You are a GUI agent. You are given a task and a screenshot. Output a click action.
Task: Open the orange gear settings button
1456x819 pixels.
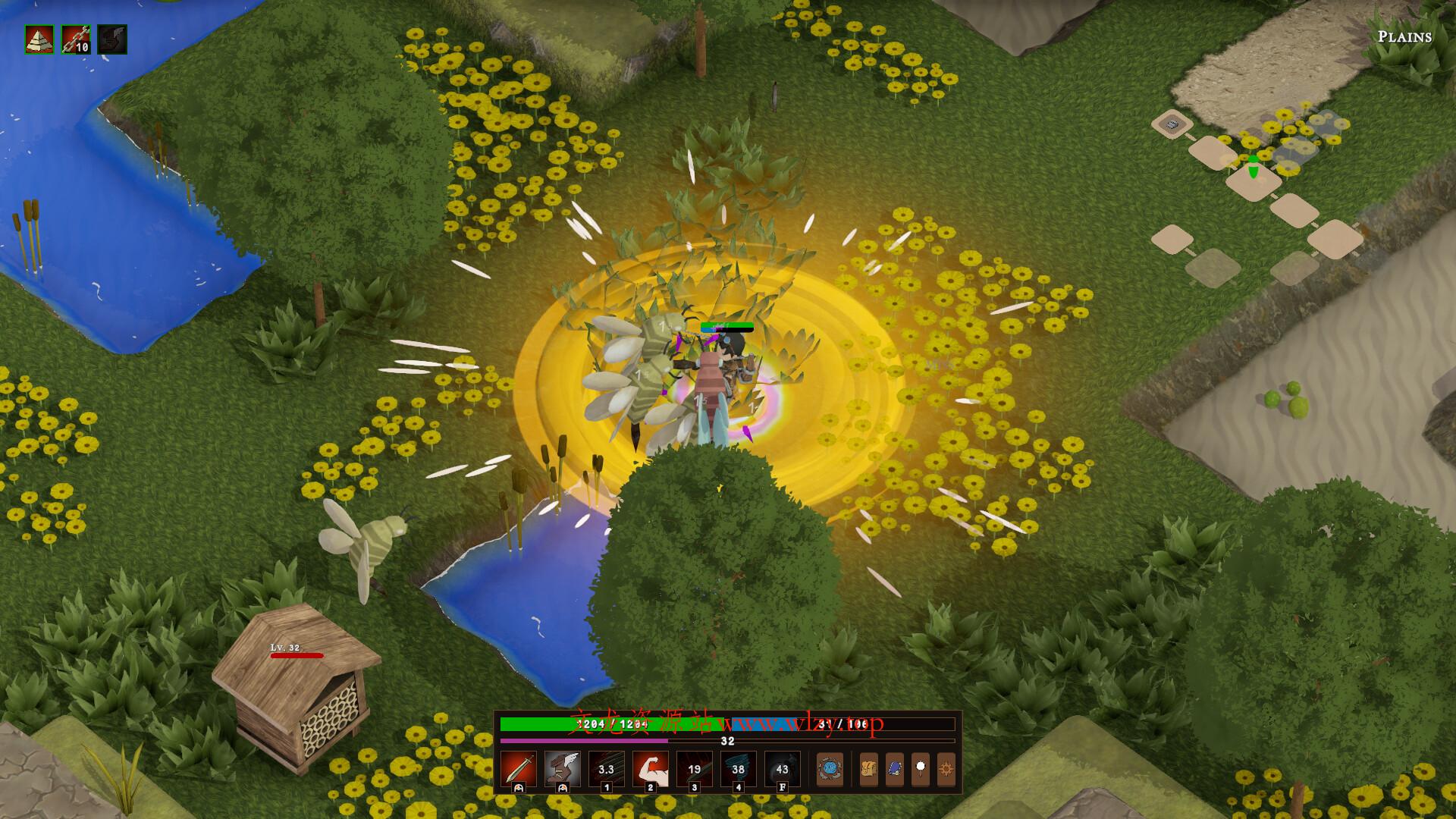tap(946, 769)
